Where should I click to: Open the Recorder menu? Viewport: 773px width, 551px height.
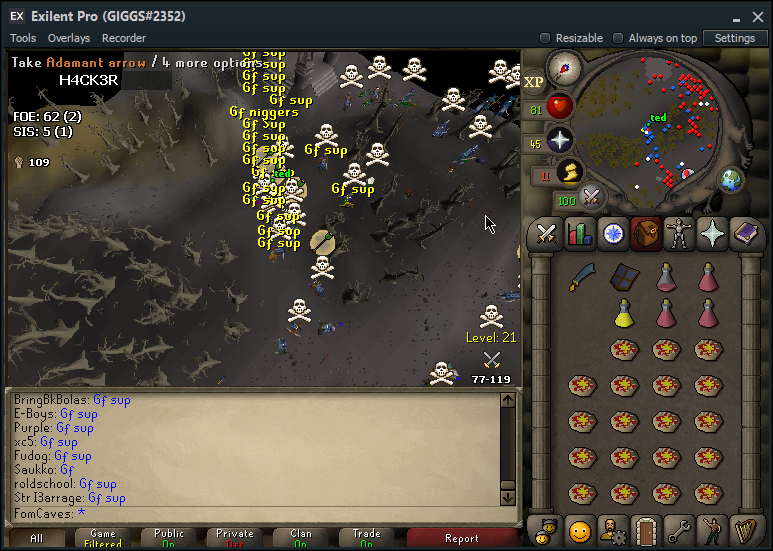(124, 38)
